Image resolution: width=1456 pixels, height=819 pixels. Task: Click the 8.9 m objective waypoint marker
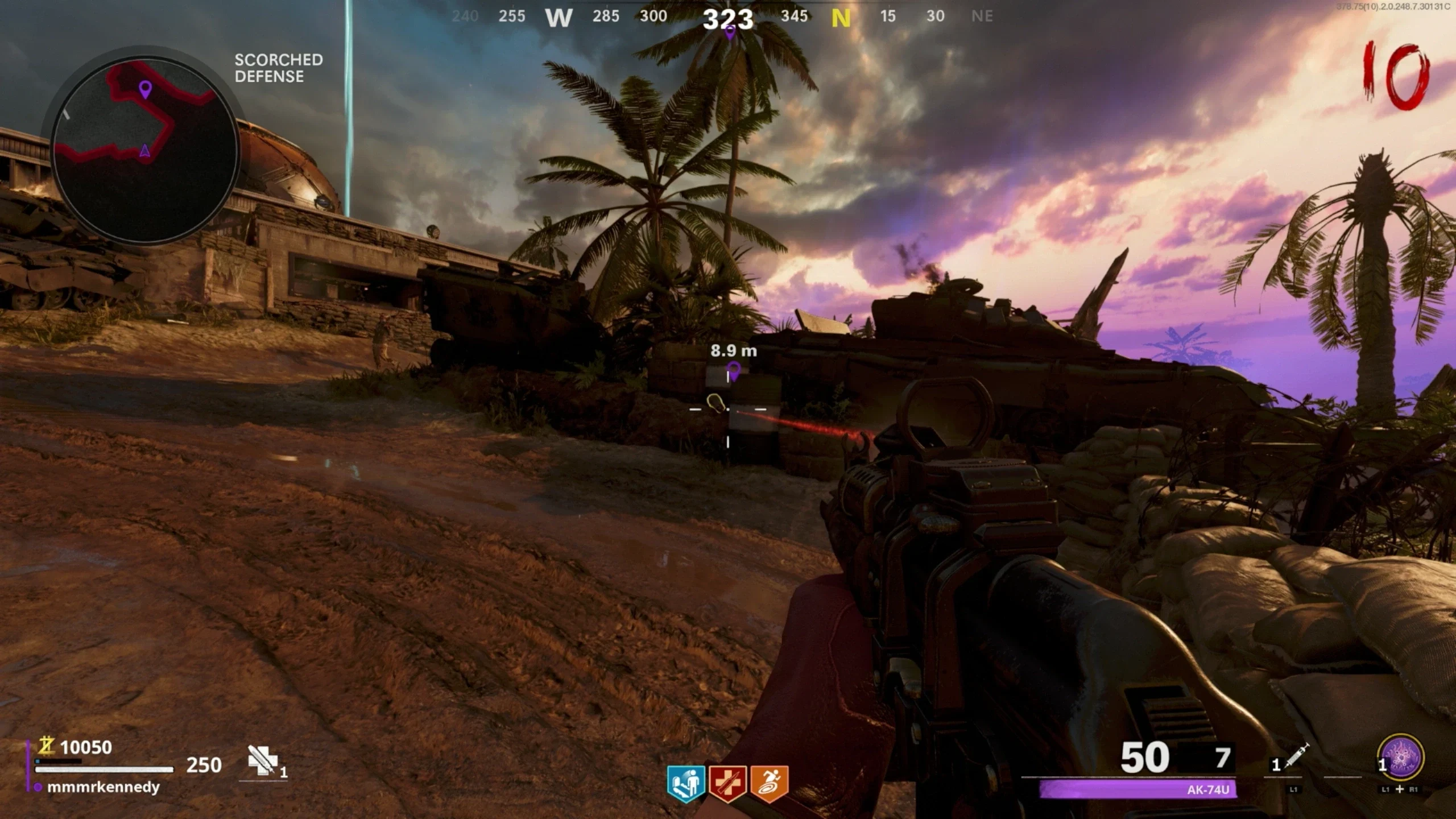(x=734, y=370)
